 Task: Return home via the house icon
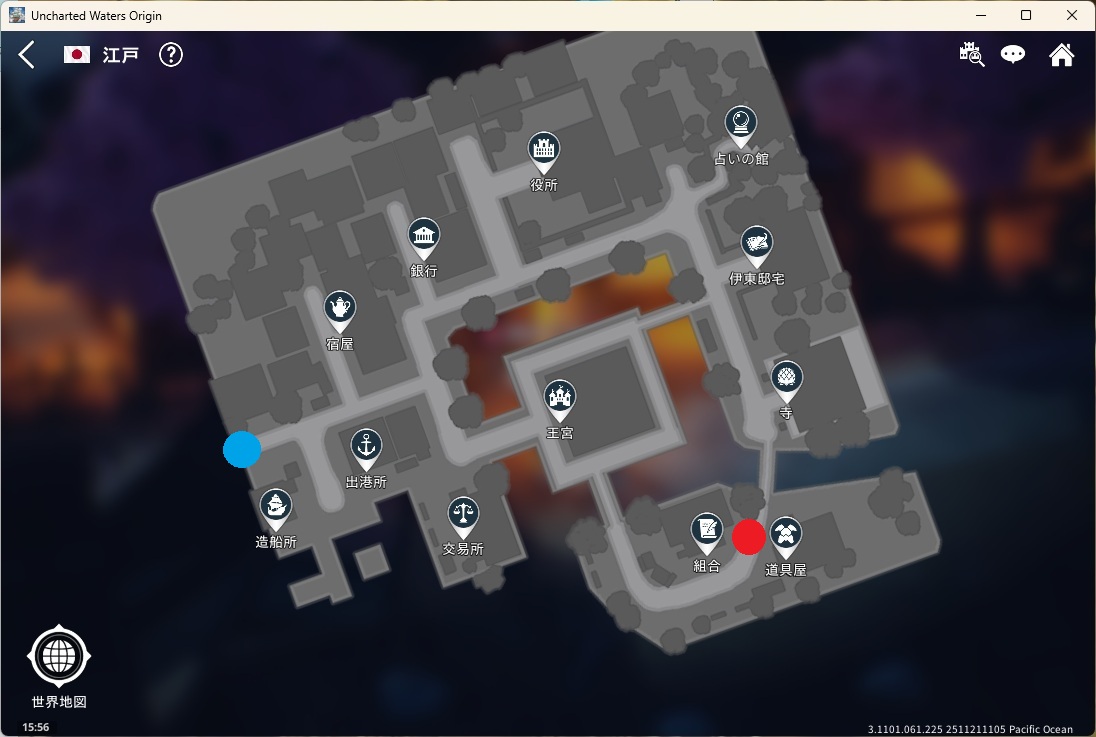tap(1061, 55)
